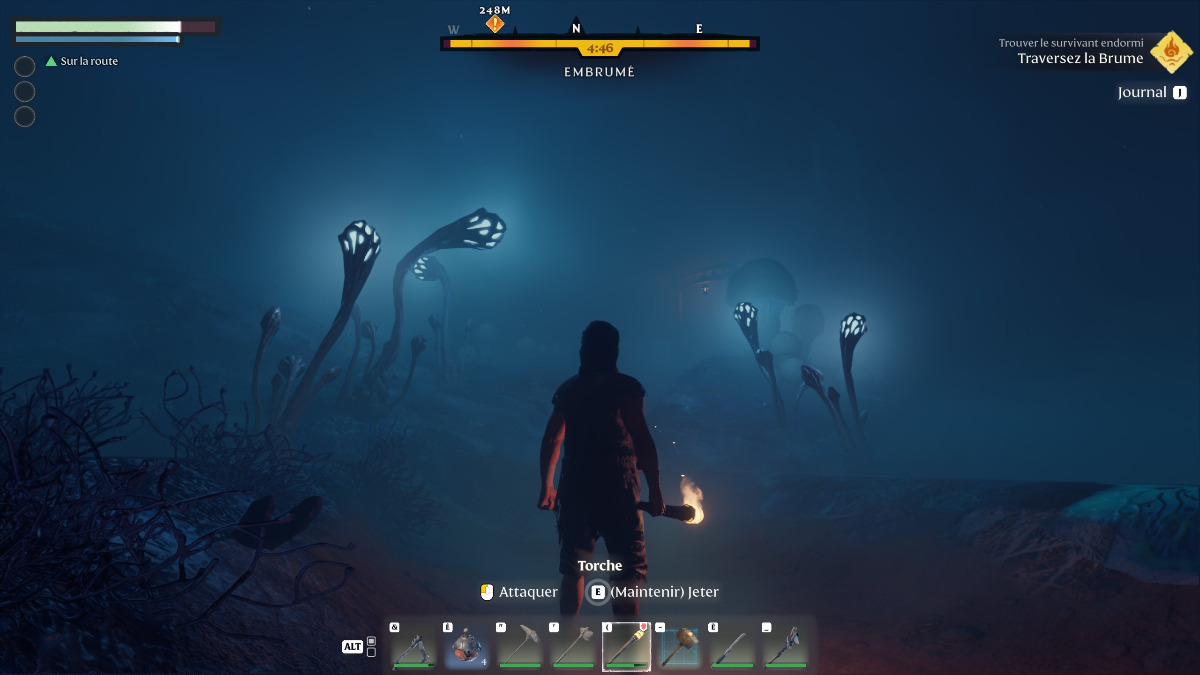Viewport: 1200px width, 675px height.
Task: Click the orange quest marker on the compass
Action: pos(494,23)
